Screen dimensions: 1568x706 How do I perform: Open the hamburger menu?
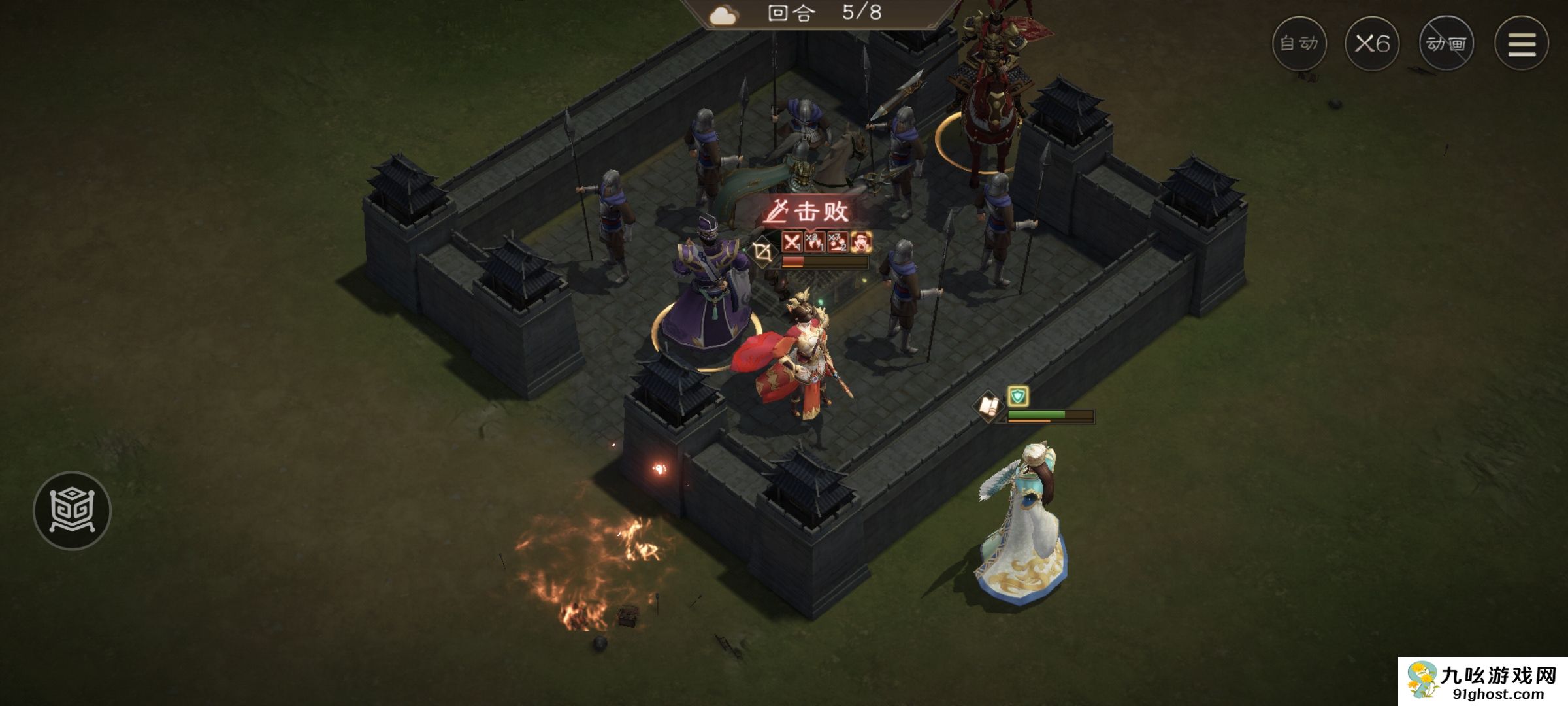[1521, 44]
